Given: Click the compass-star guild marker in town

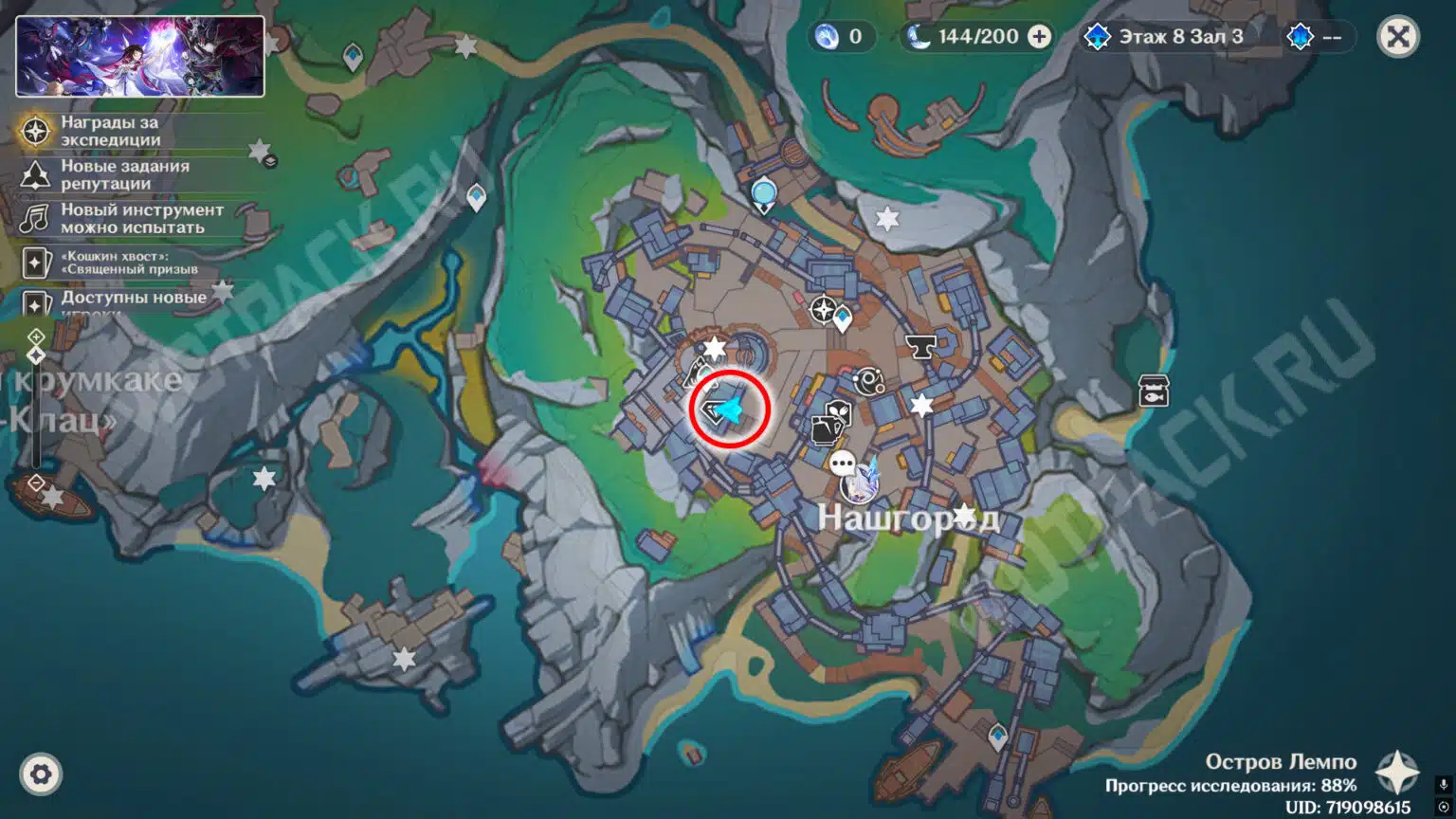Looking at the screenshot, I should [823, 310].
